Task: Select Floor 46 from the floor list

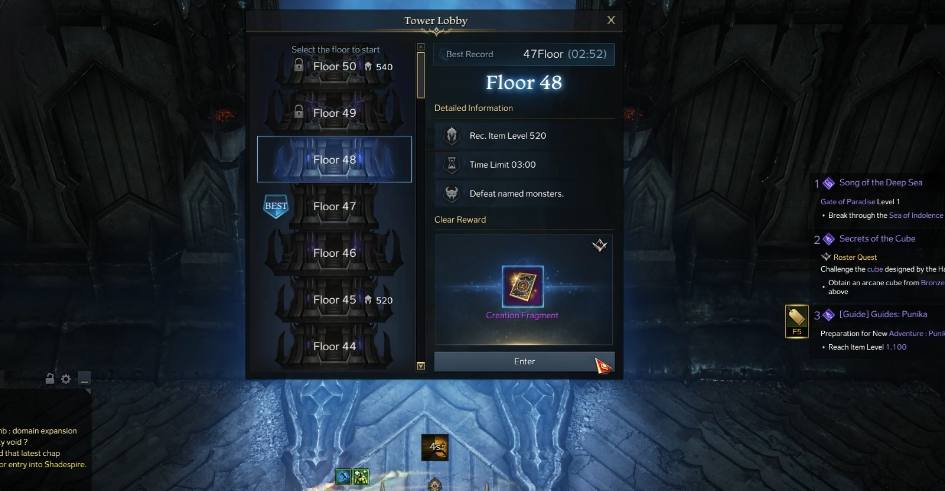Action: [x=334, y=253]
